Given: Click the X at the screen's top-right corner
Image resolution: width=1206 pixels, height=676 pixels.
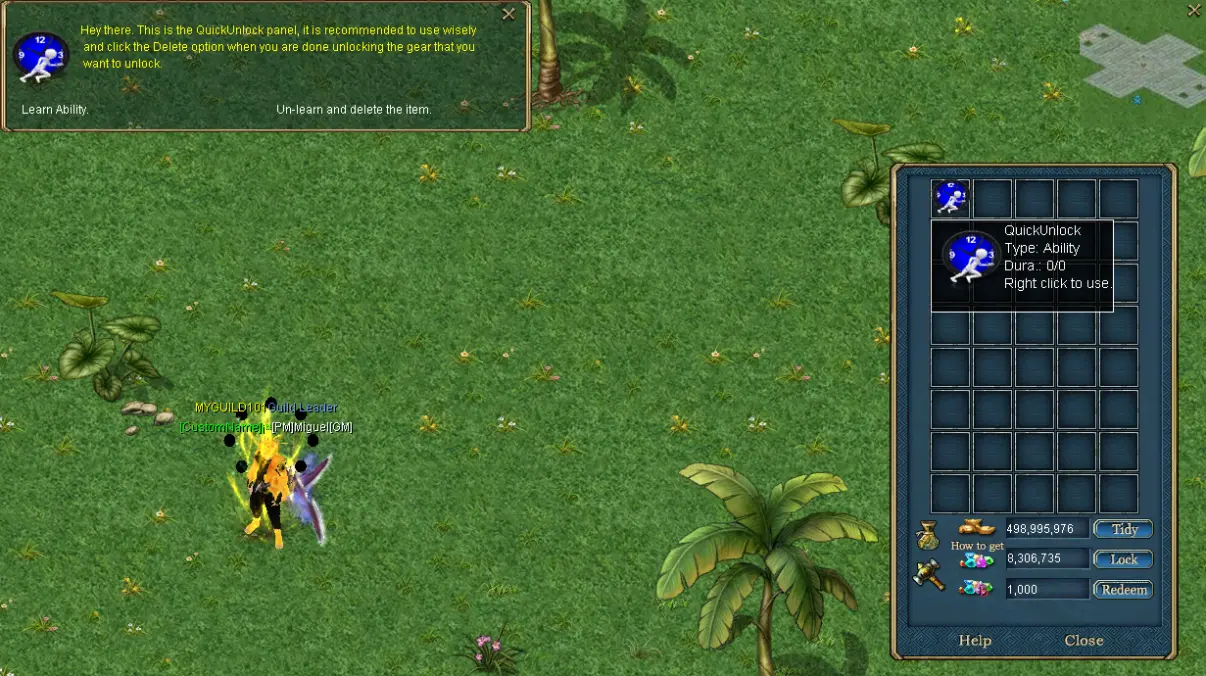Looking at the screenshot, I should (x=1194, y=11).
